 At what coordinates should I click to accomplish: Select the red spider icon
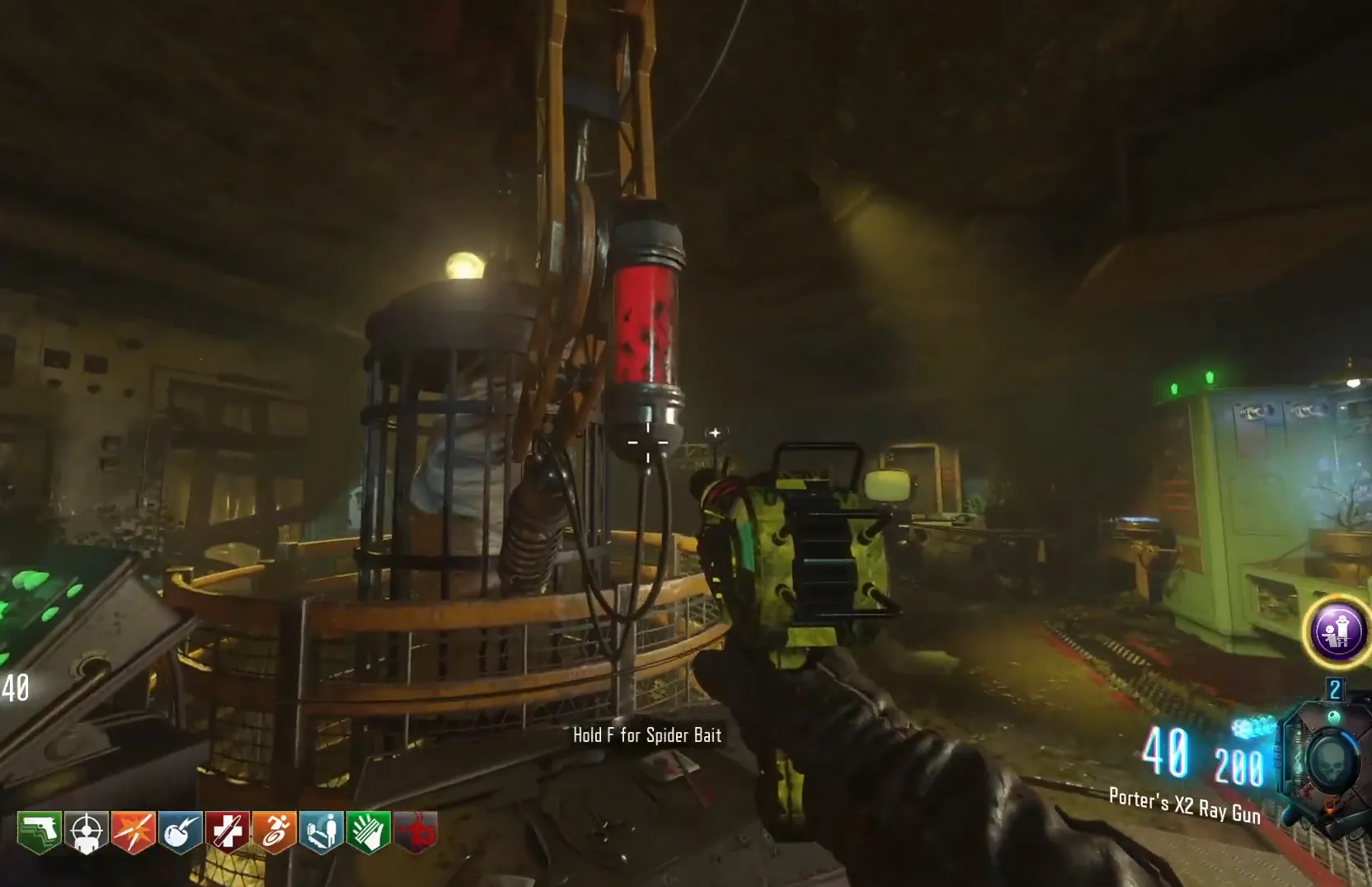[x=416, y=833]
